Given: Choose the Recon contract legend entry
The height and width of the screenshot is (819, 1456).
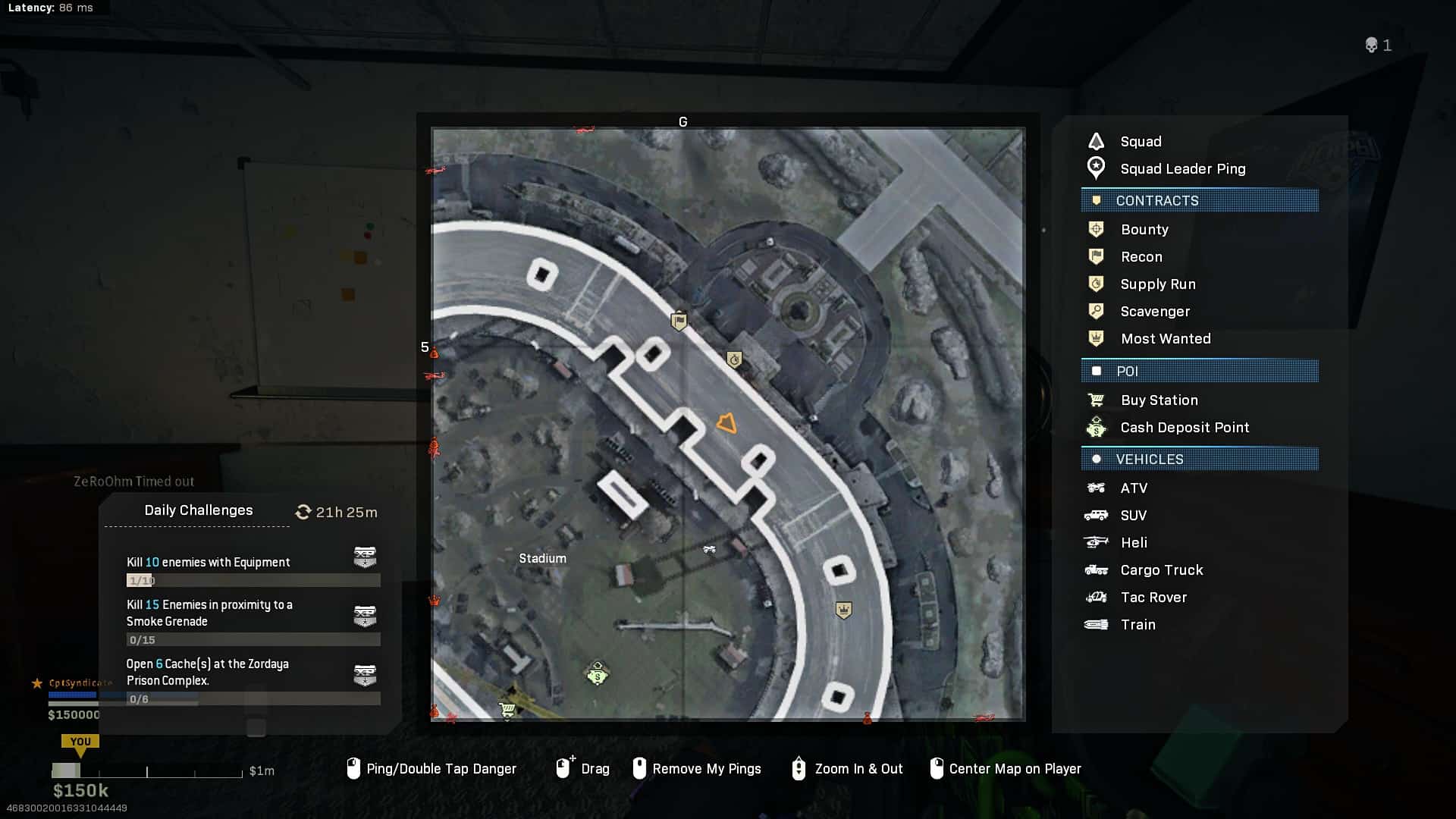Looking at the screenshot, I should [x=1141, y=257].
